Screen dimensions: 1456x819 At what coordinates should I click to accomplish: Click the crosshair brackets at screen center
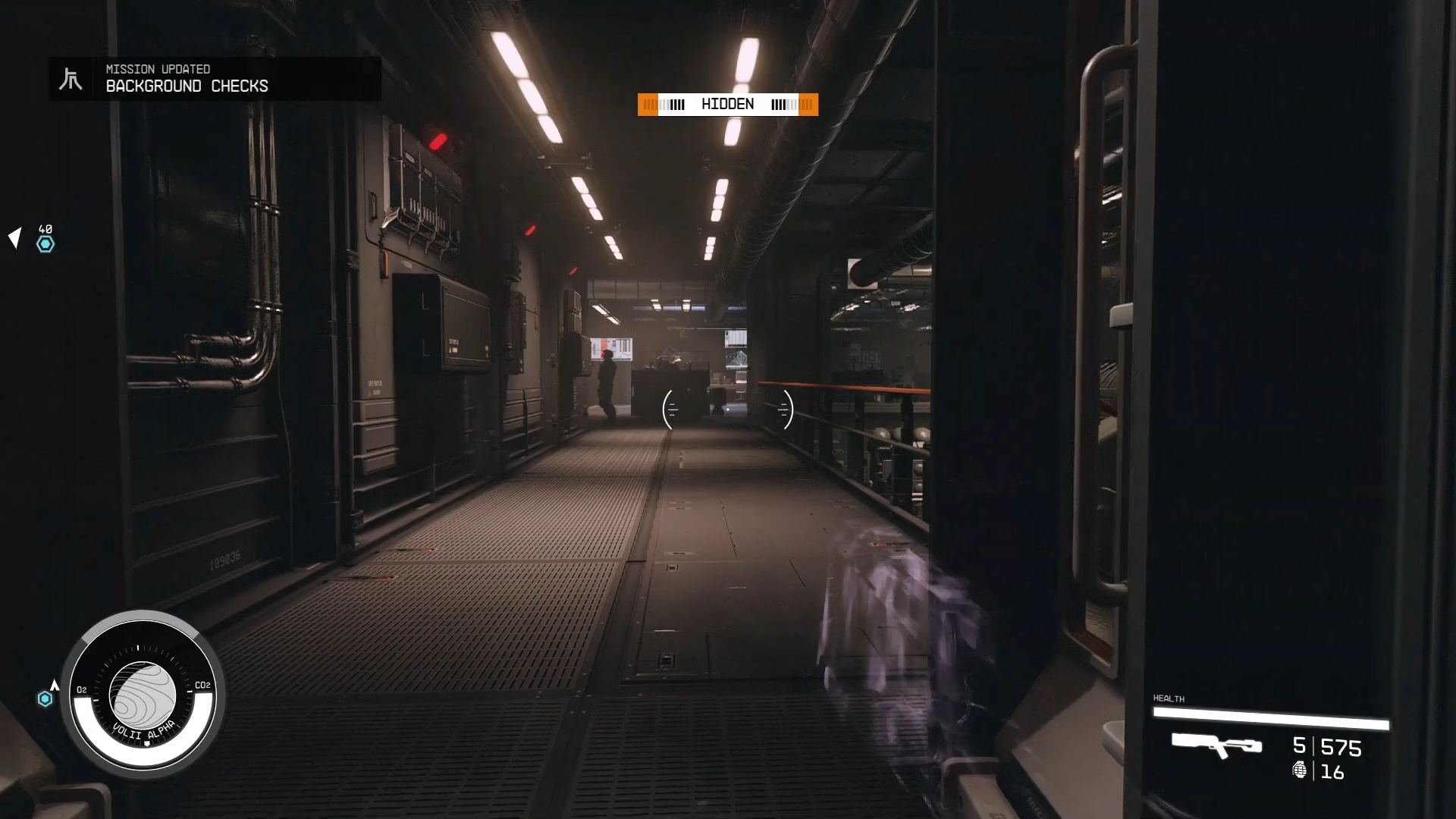tap(727, 409)
